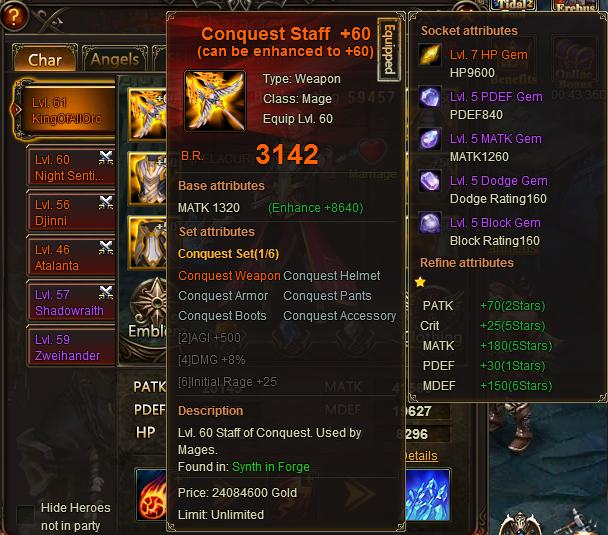The height and width of the screenshot is (535, 608).
Task: Open the Angels tab
Action: click(115, 60)
